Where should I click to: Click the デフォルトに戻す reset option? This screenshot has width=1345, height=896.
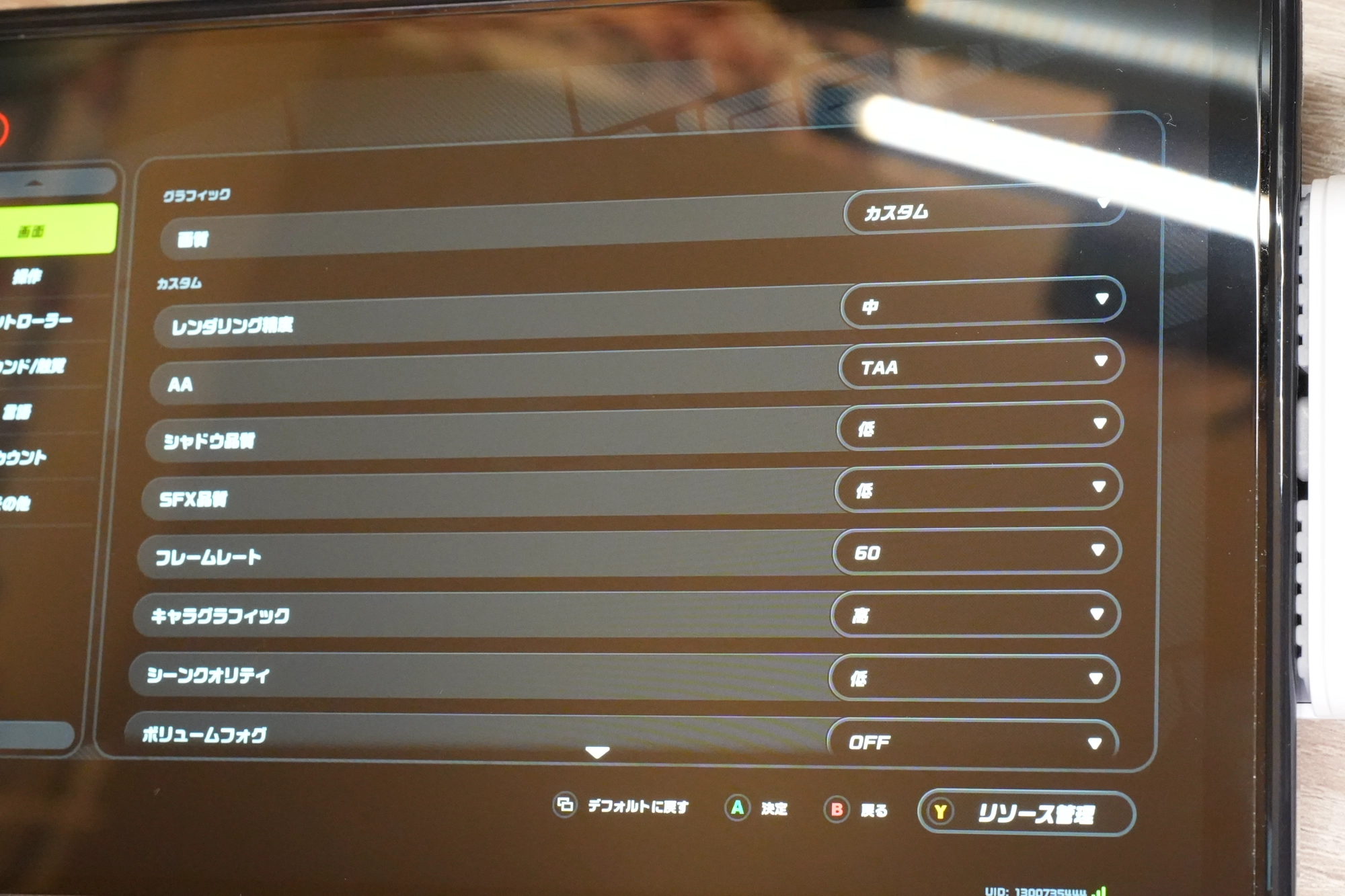[621, 806]
